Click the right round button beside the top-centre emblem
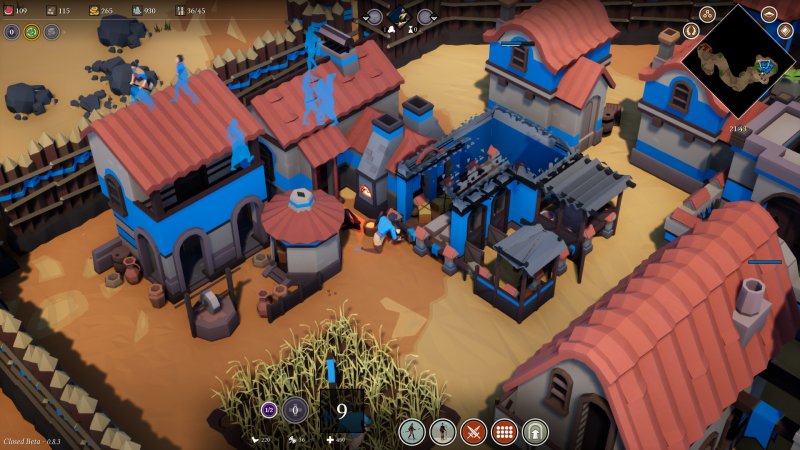This screenshot has width=800, height=450. click(x=425, y=16)
